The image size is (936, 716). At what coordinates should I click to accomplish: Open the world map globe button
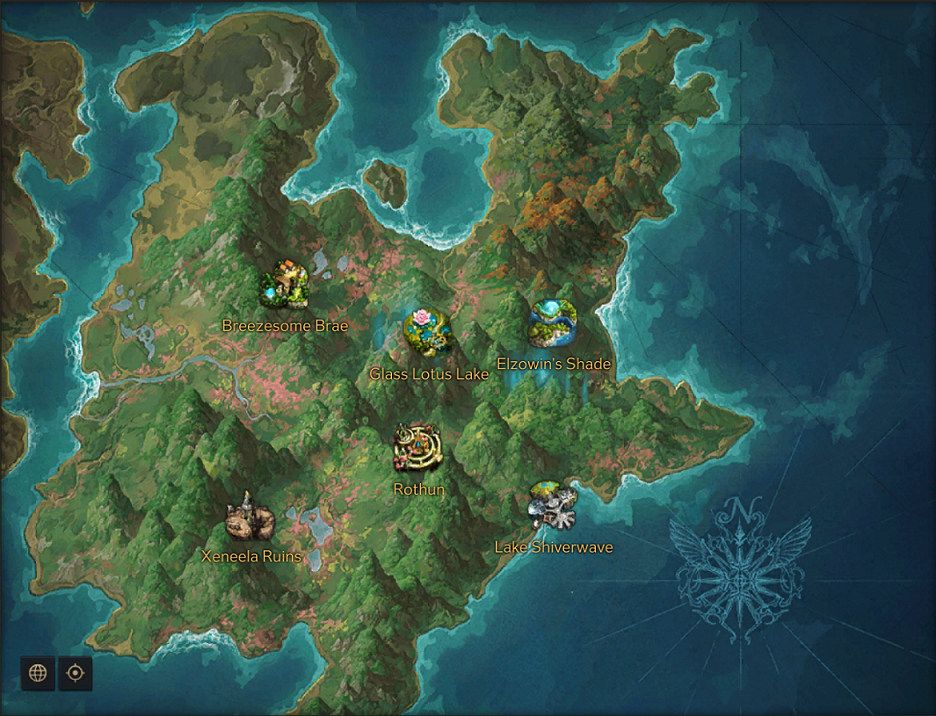(x=38, y=673)
